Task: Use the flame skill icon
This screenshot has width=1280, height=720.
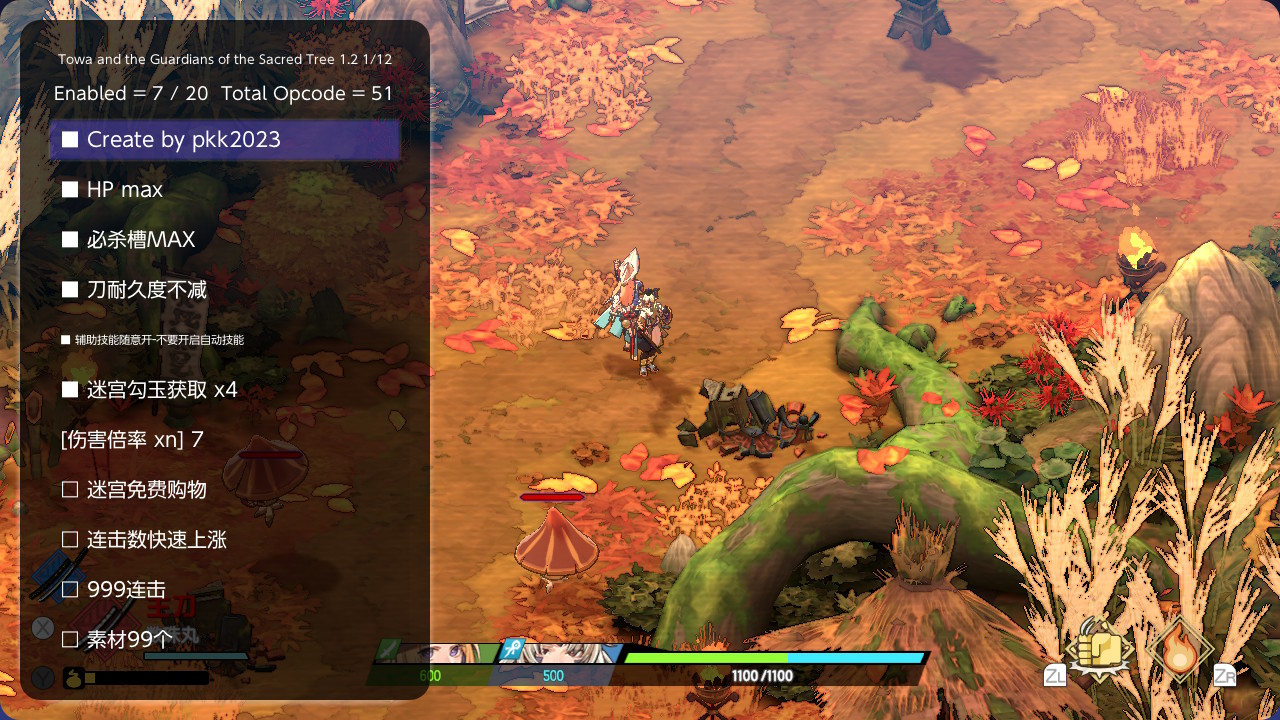Action: pyautogui.click(x=1181, y=649)
